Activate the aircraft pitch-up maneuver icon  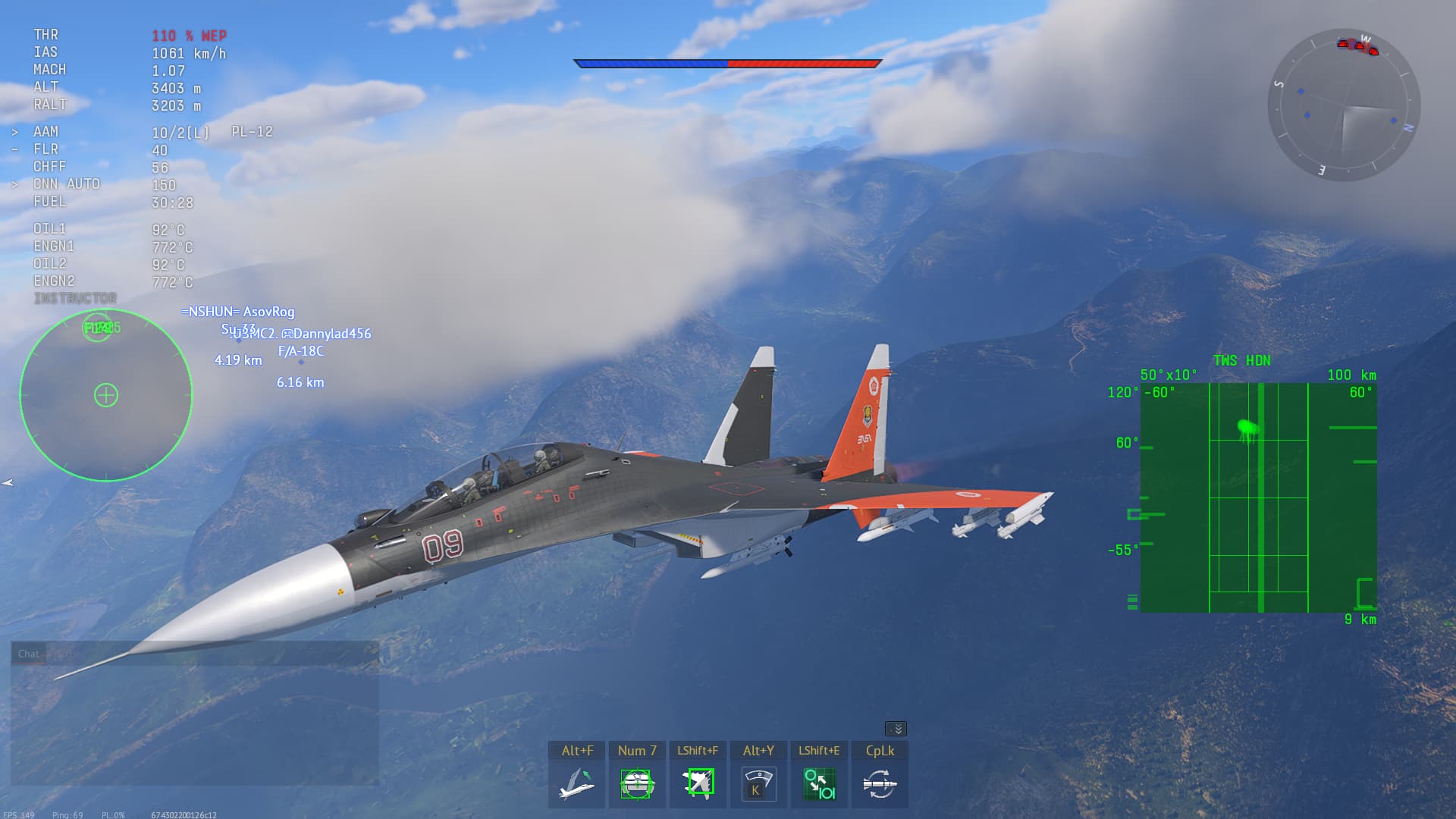(576, 783)
